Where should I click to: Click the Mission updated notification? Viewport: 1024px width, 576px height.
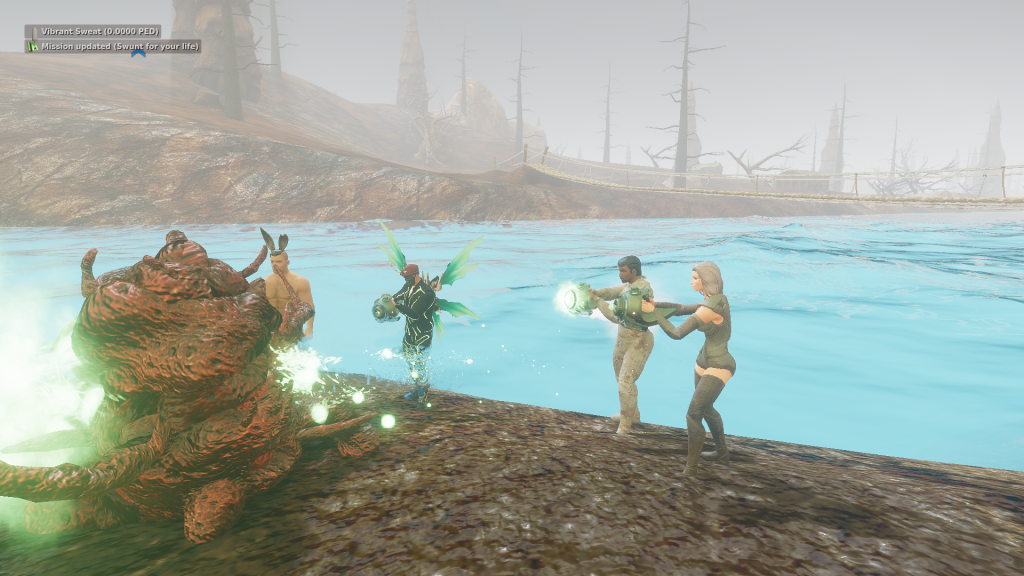[x=113, y=46]
